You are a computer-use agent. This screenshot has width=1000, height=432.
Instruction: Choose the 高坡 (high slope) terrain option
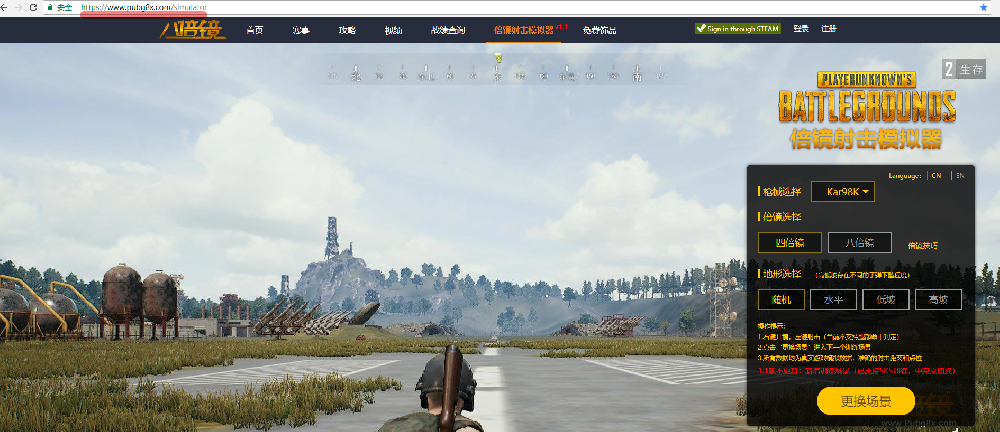(x=937, y=299)
